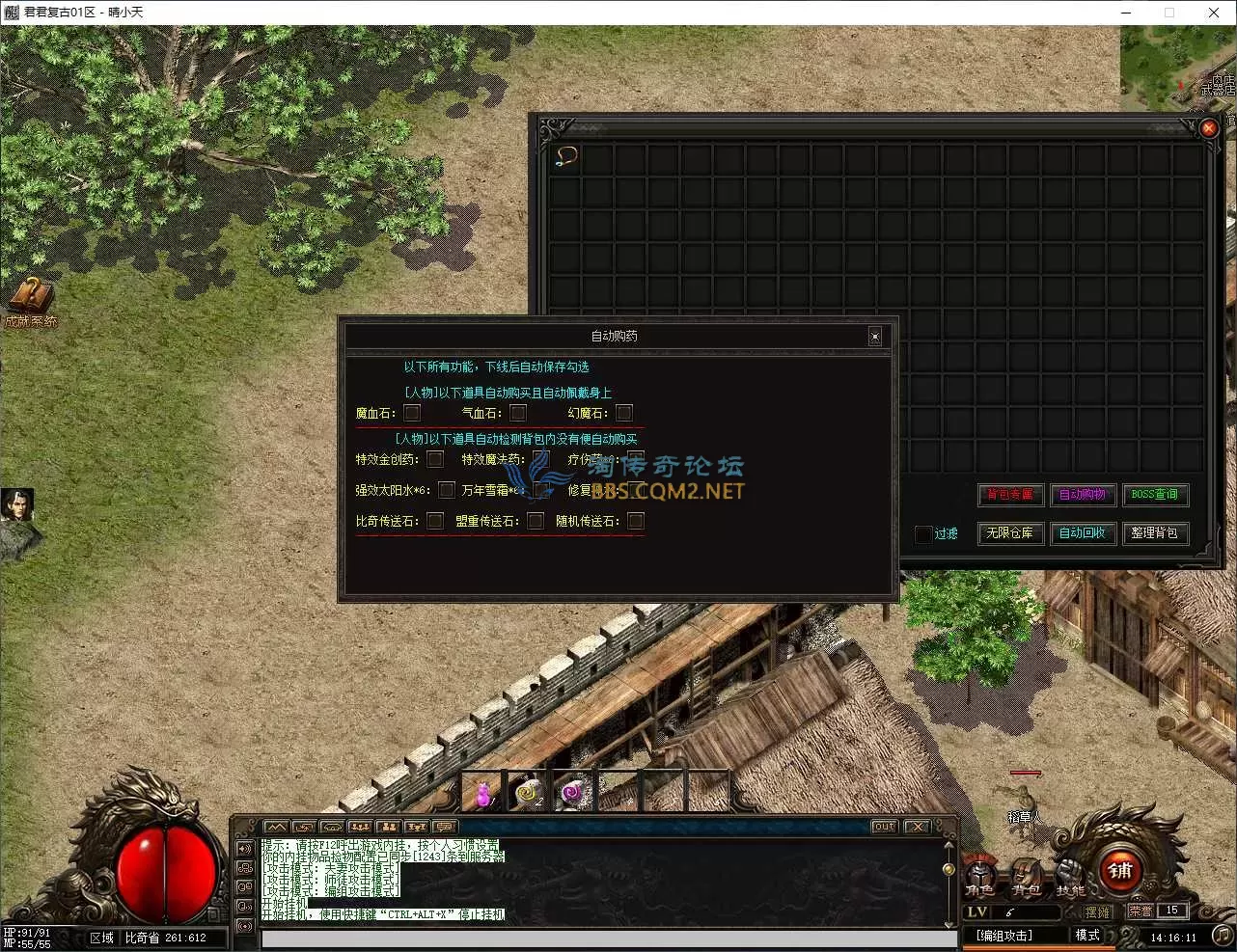Check the 随机传送石 box
This screenshot has width=1237, height=952.
coord(635,521)
